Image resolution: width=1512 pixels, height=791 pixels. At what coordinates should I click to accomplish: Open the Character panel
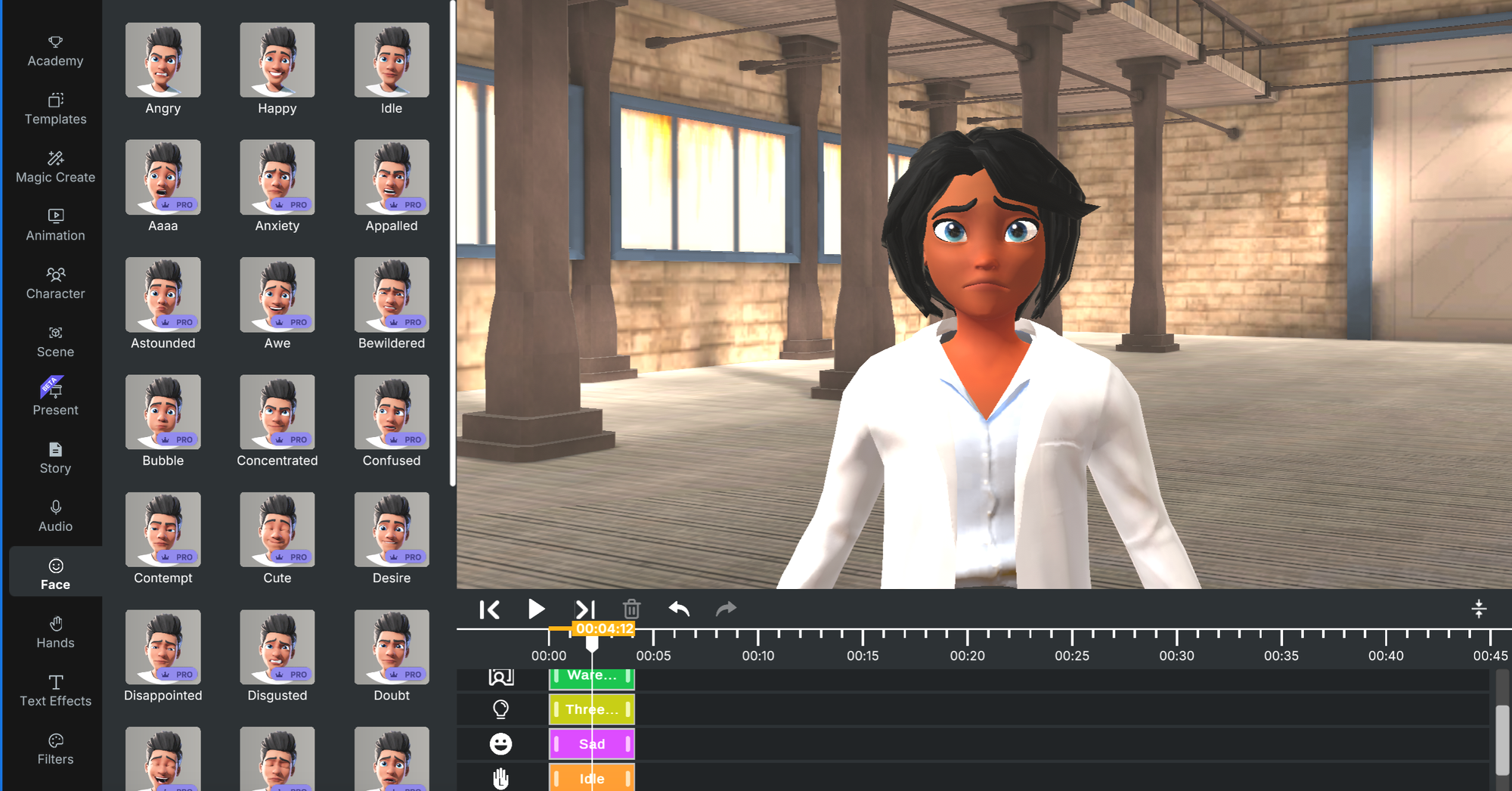54,283
